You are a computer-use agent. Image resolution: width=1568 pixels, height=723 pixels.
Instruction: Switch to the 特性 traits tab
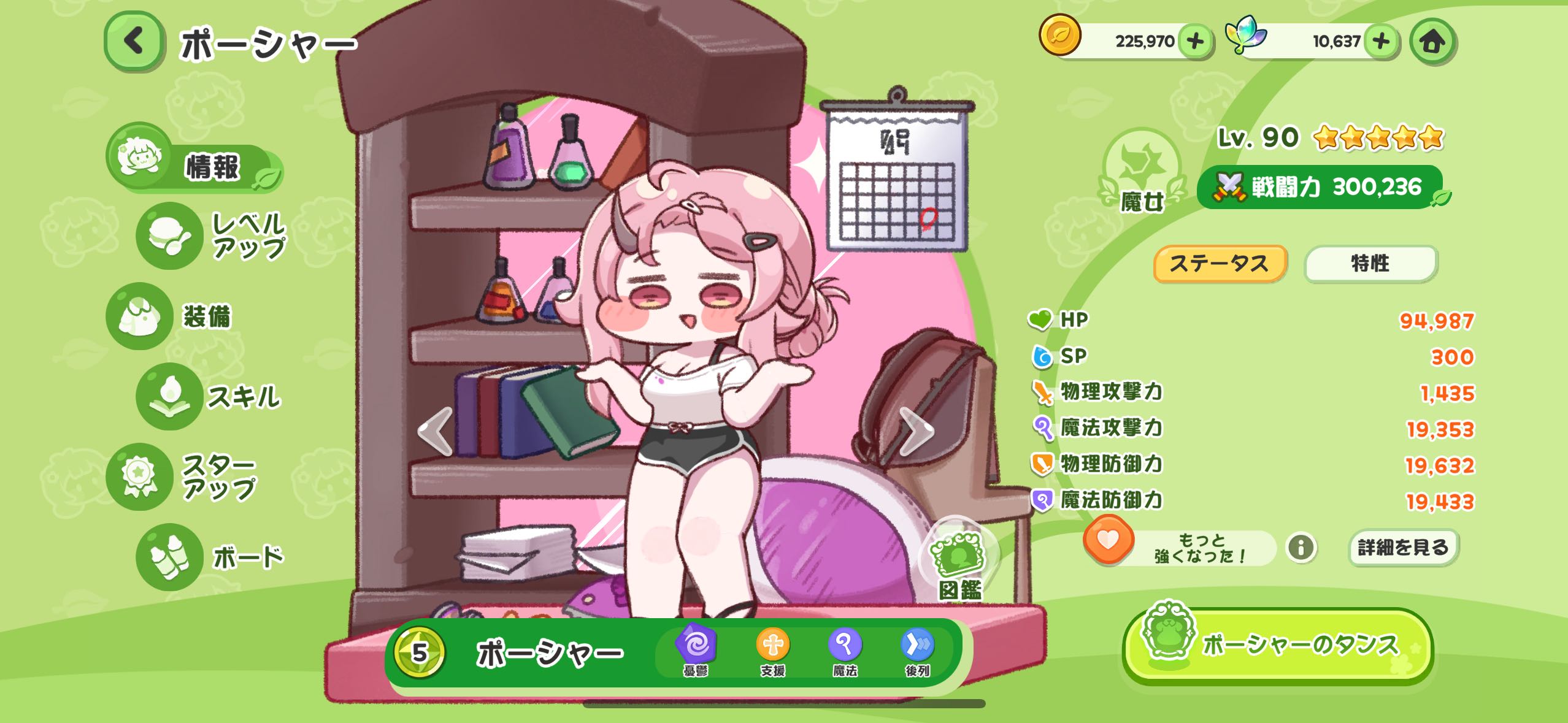pos(1370,264)
